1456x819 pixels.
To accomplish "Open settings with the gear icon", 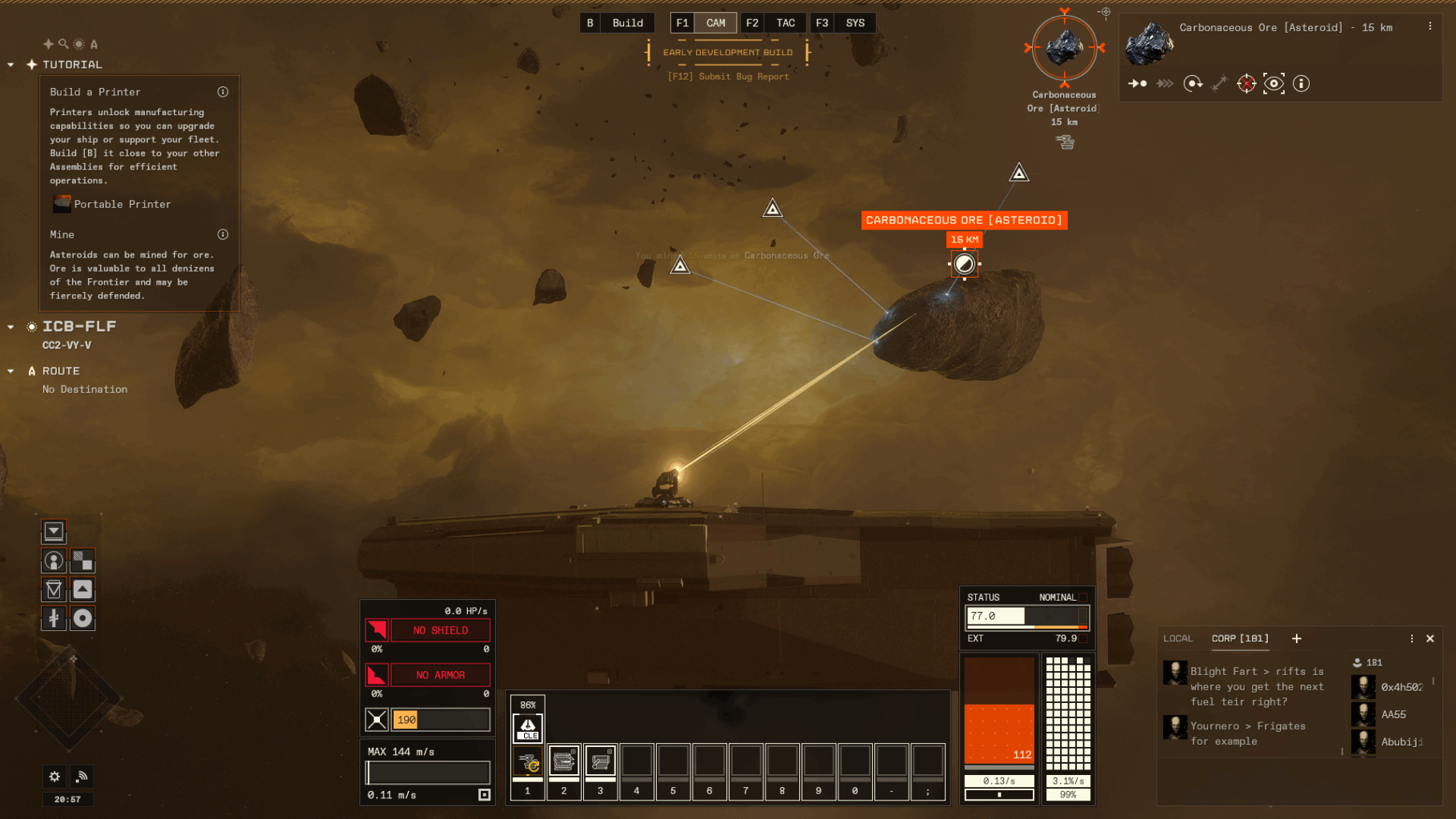I will (54, 776).
